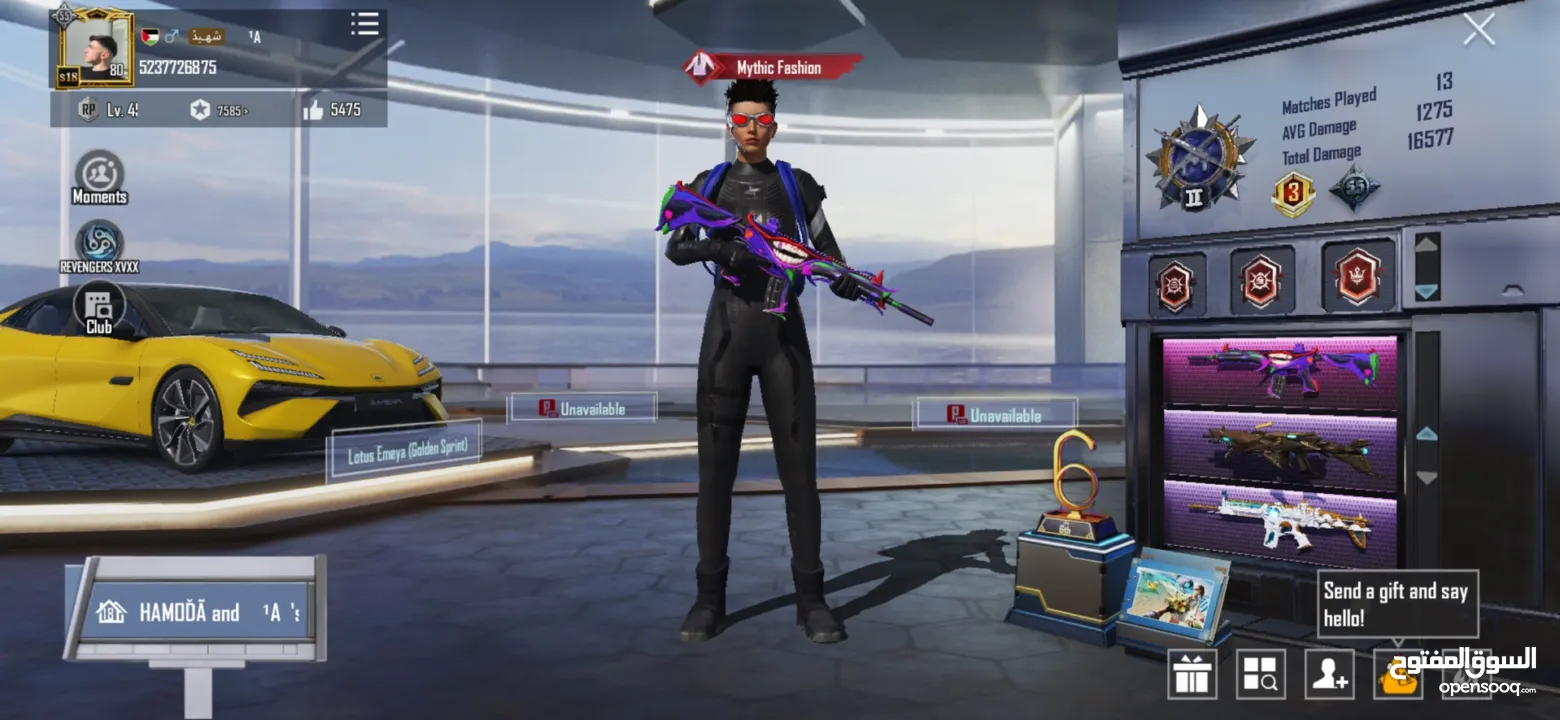Open the HAMODA home signboard
1560x720 pixels.
pyautogui.click(x=196, y=612)
